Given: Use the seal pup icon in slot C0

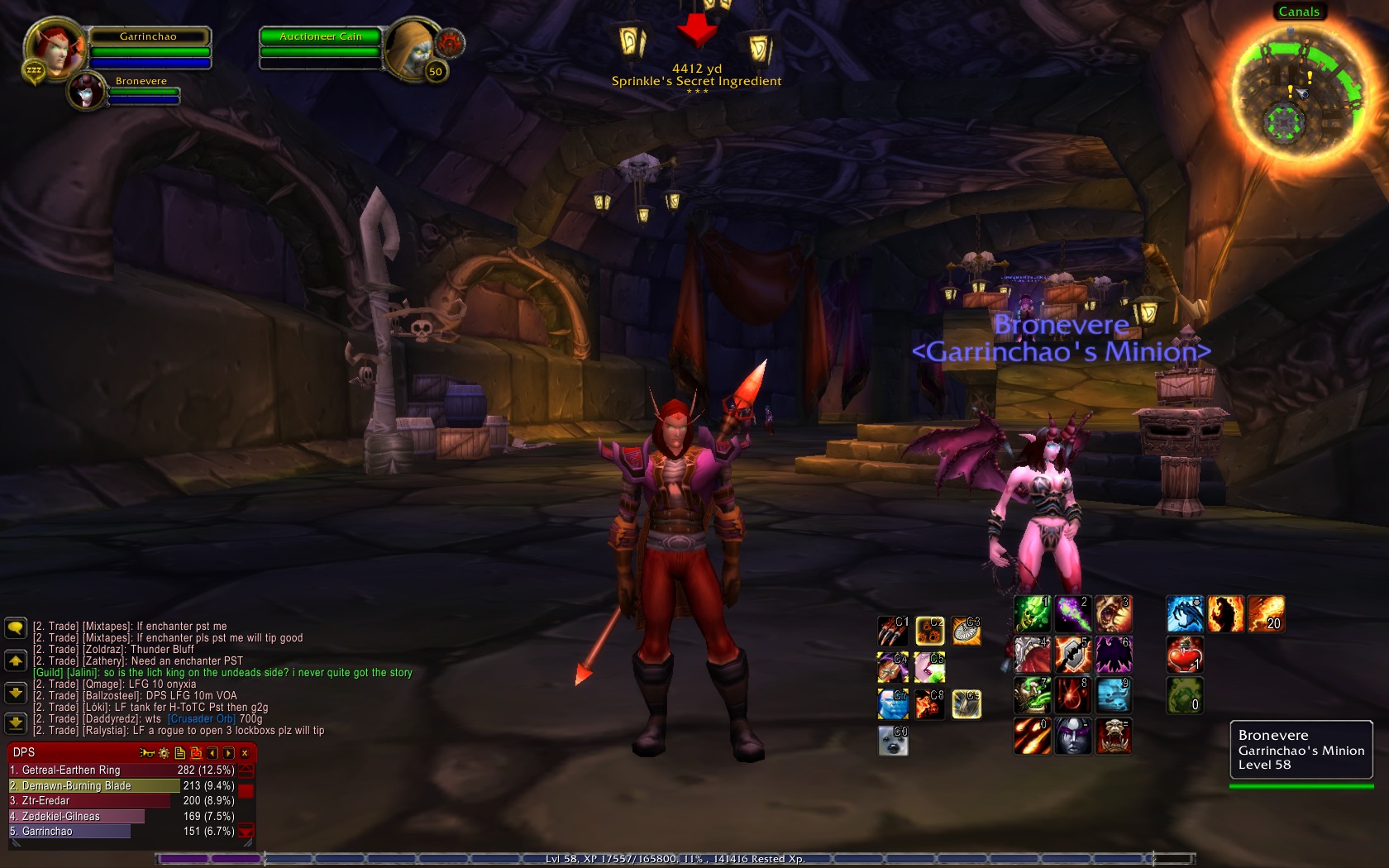Looking at the screenshot, I should click(x=893, y=740).
